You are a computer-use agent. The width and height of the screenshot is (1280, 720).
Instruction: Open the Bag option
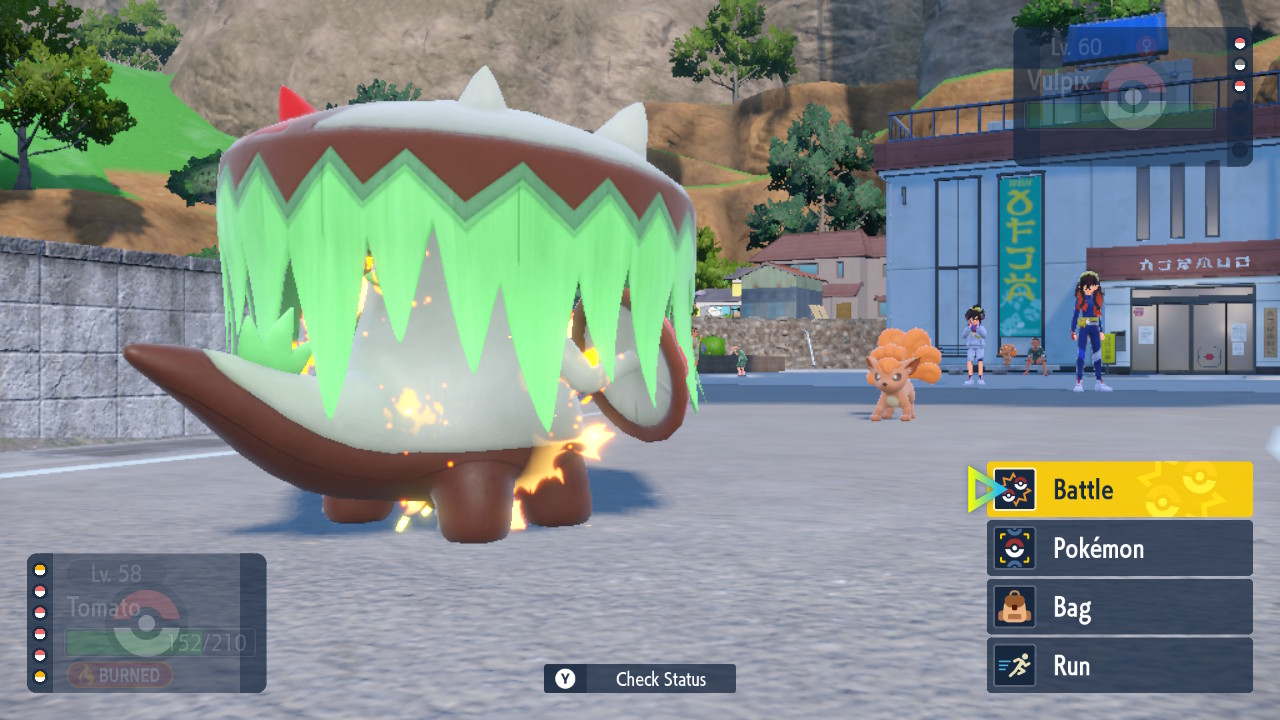(x=1119, y=607)
